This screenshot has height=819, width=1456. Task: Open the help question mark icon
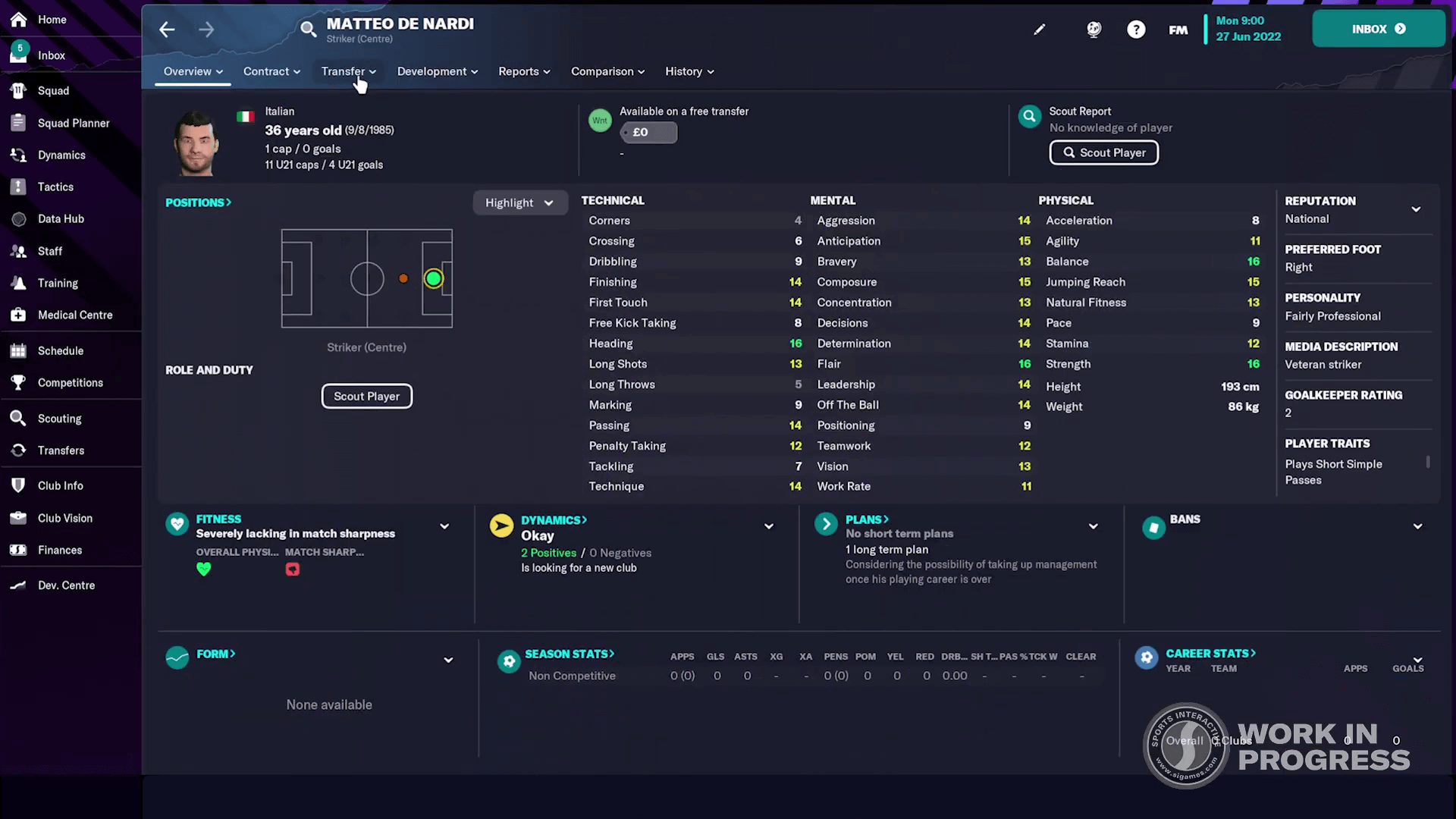(1136, 29)
